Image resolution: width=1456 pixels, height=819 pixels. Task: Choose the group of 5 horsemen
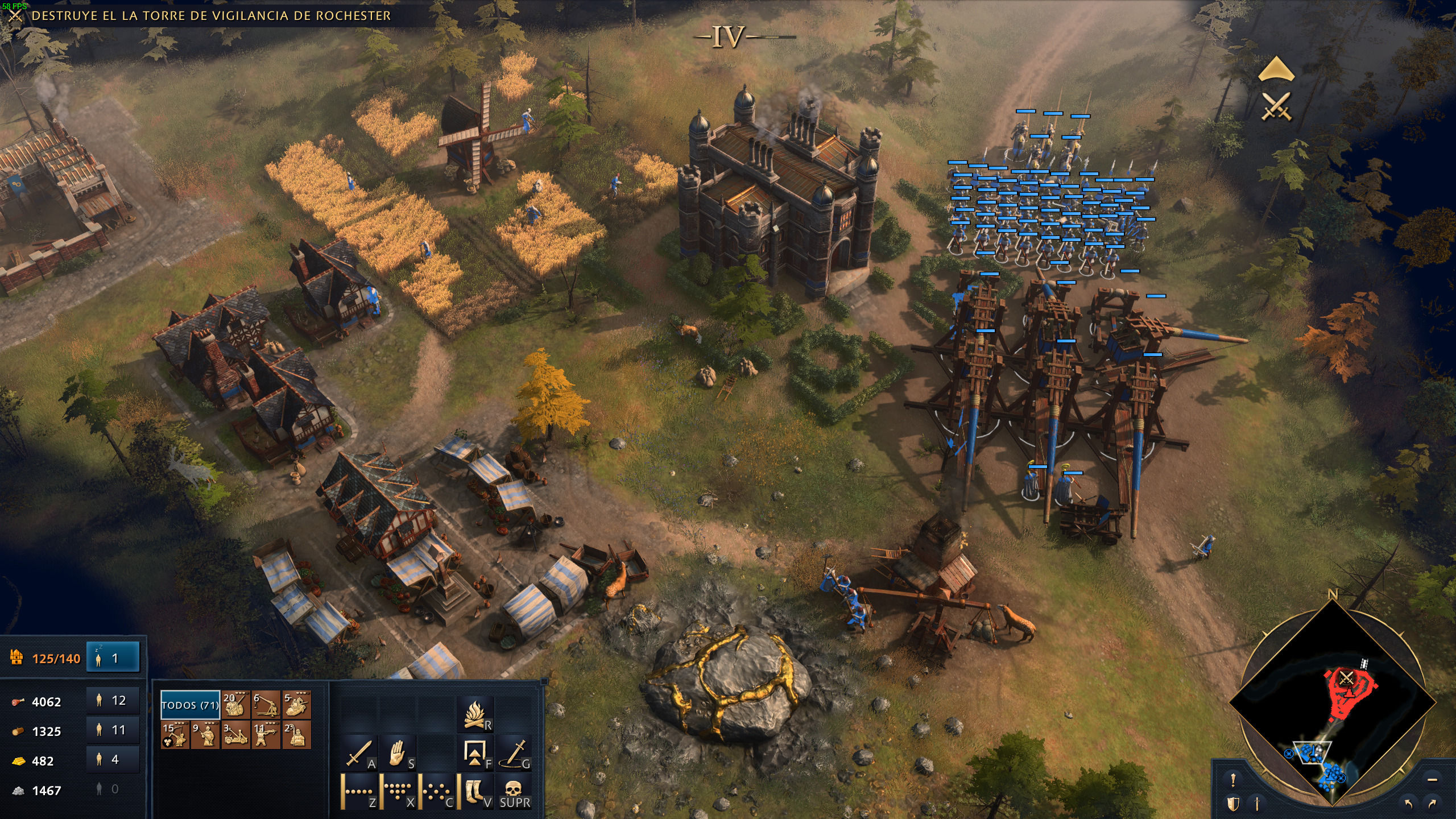coord(296,705)
